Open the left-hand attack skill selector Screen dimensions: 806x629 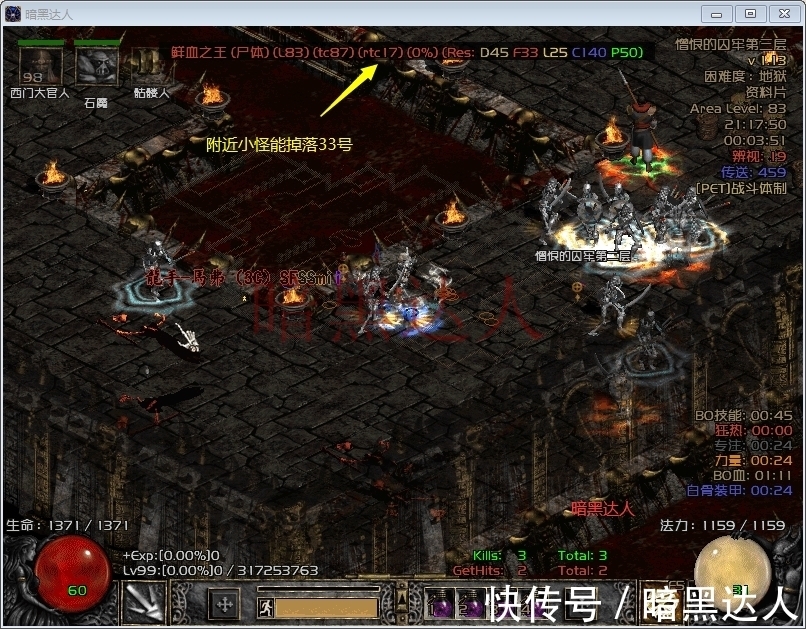tap(143, 603)
